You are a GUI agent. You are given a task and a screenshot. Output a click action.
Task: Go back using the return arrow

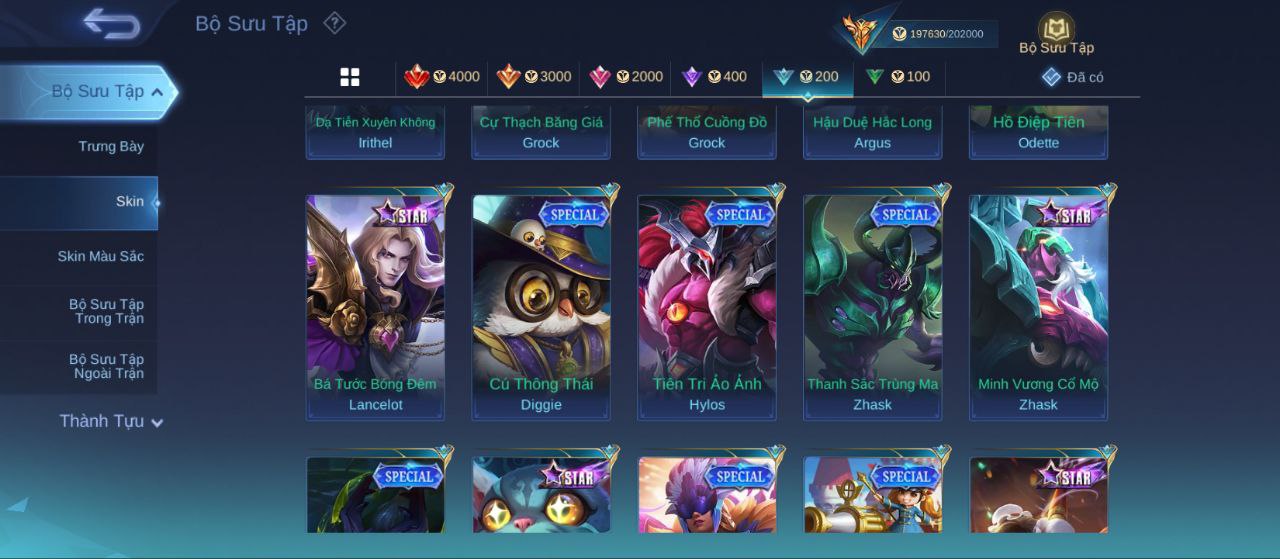111,23
